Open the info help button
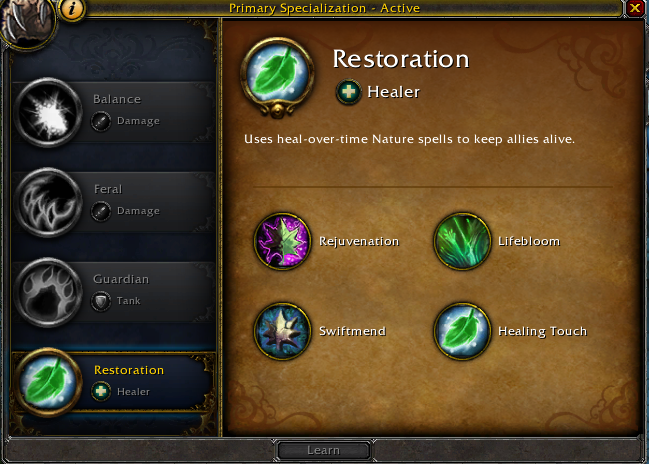The width and height of the screenshot is (649, 464). click(x=72, y=9)
